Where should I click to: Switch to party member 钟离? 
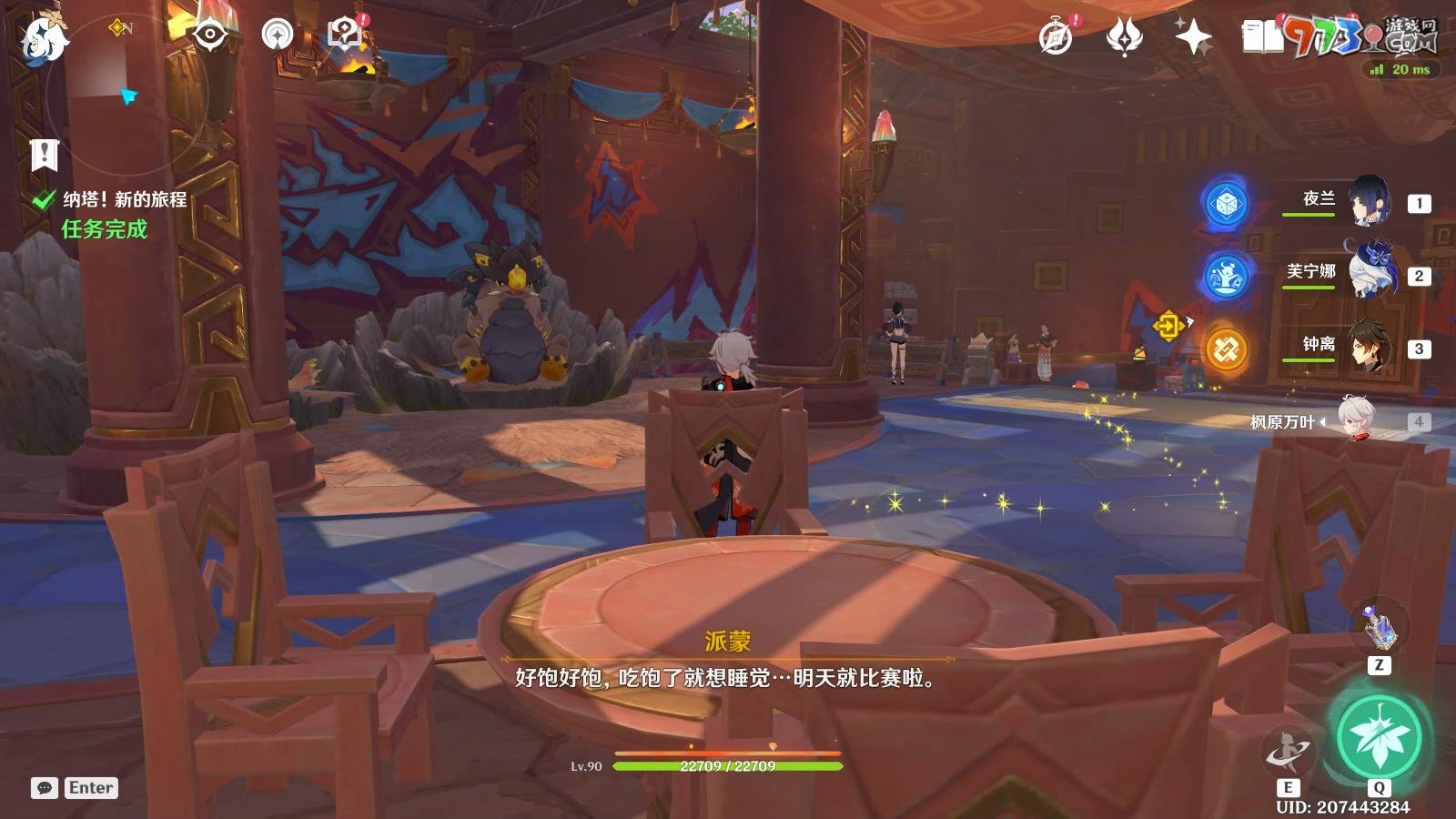tap(1368, 345)
